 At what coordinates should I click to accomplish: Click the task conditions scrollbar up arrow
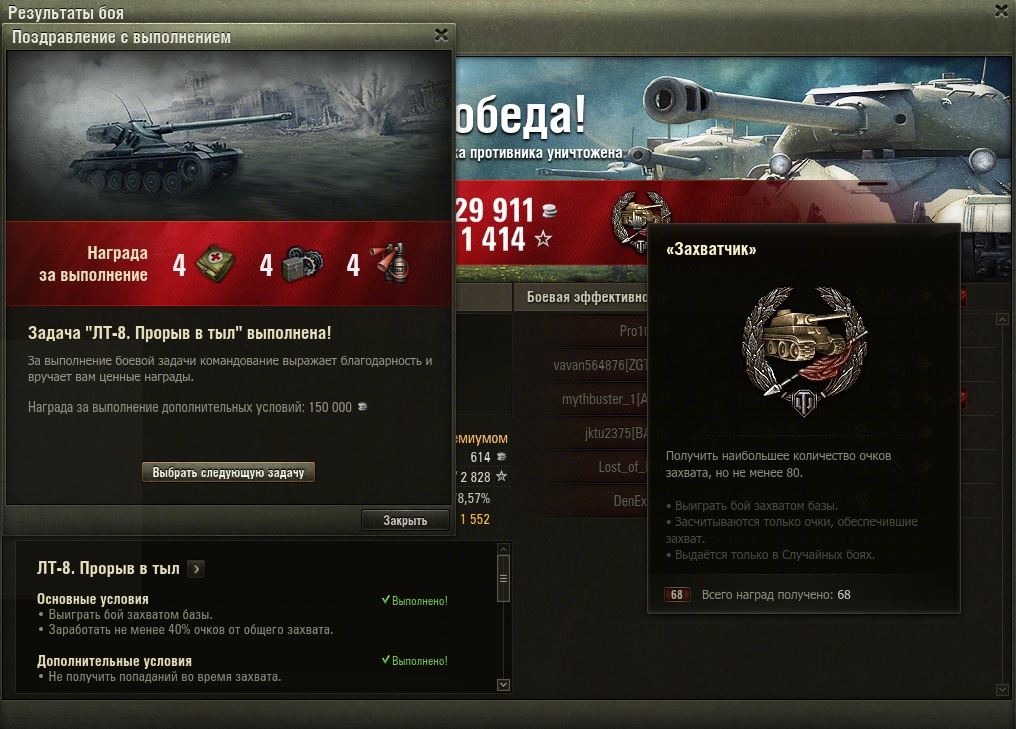[x=503, y=549]
